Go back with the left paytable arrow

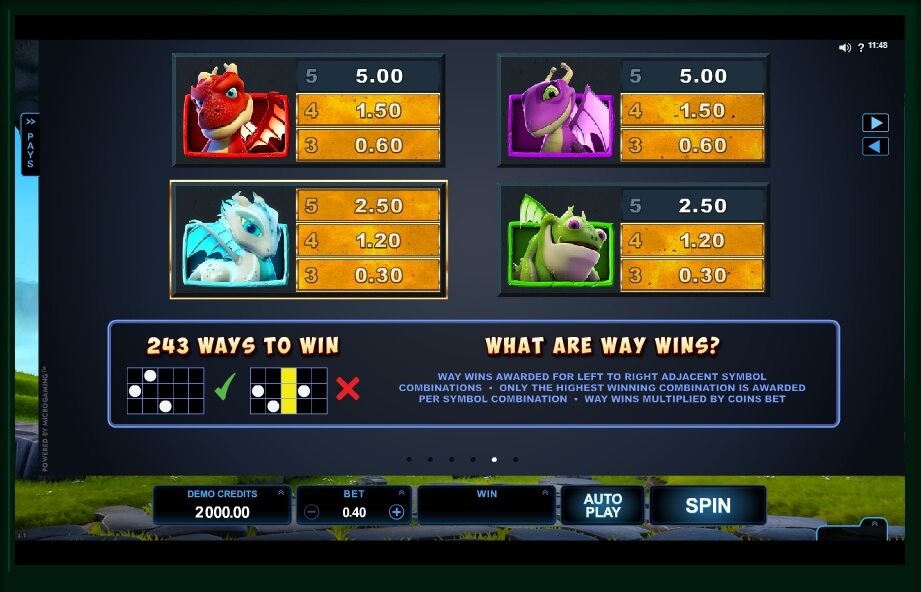tap(875, 147)
